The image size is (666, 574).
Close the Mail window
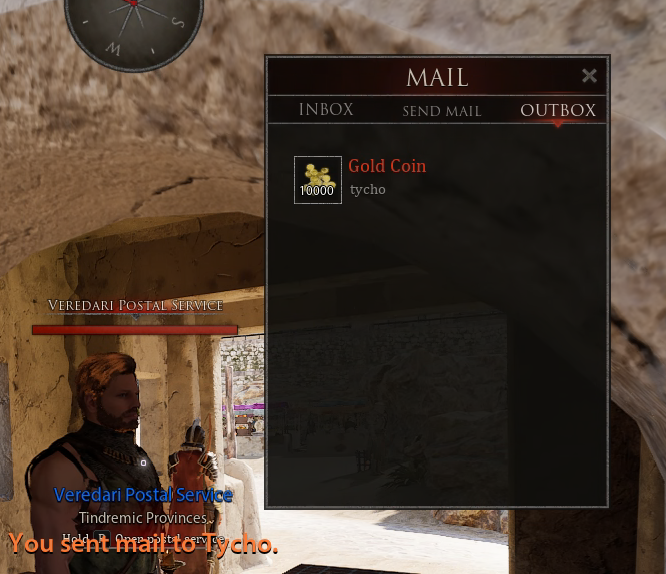(x=589, y=76)
